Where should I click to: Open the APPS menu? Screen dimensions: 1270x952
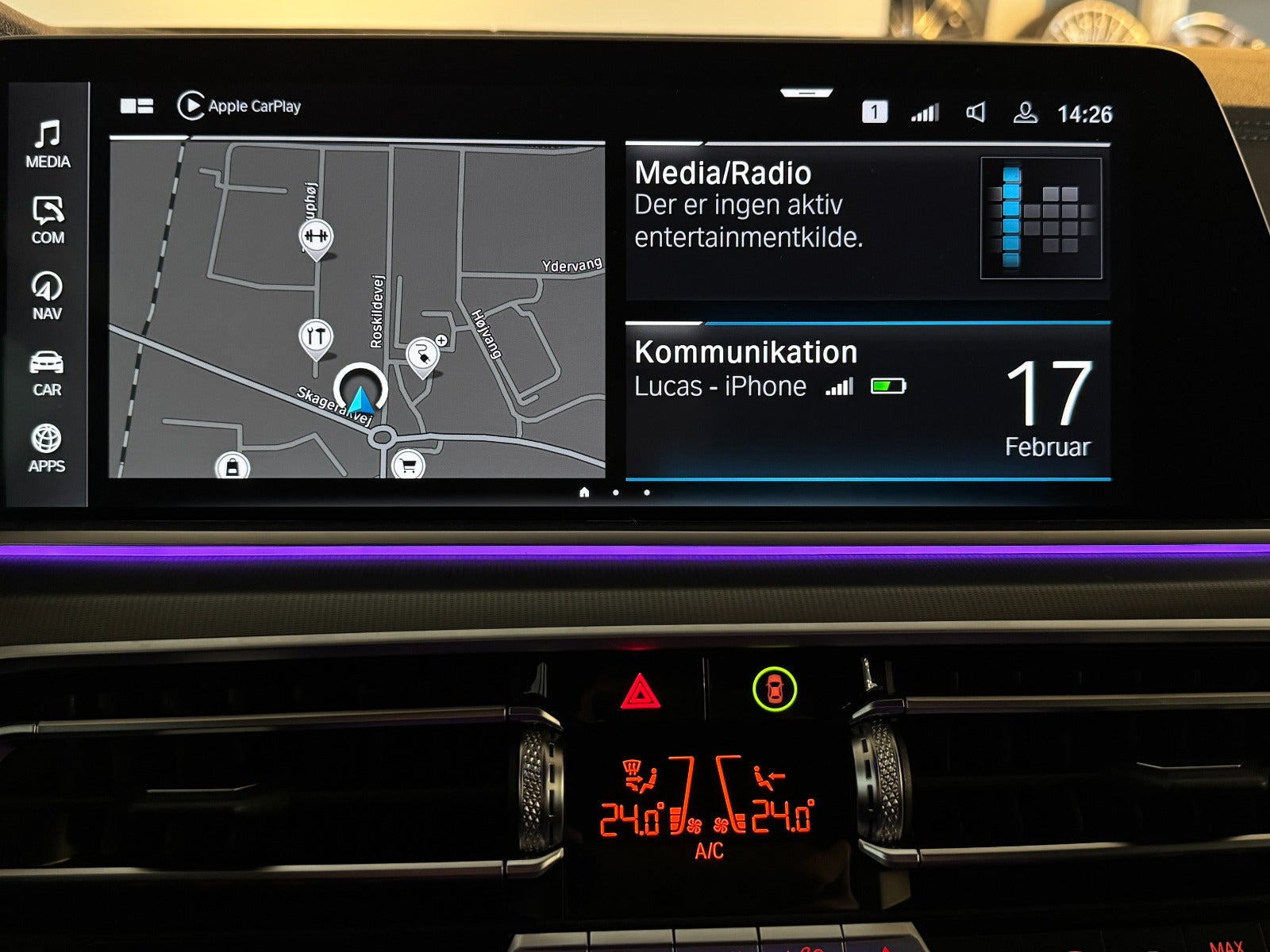click(x=47, y=448)
